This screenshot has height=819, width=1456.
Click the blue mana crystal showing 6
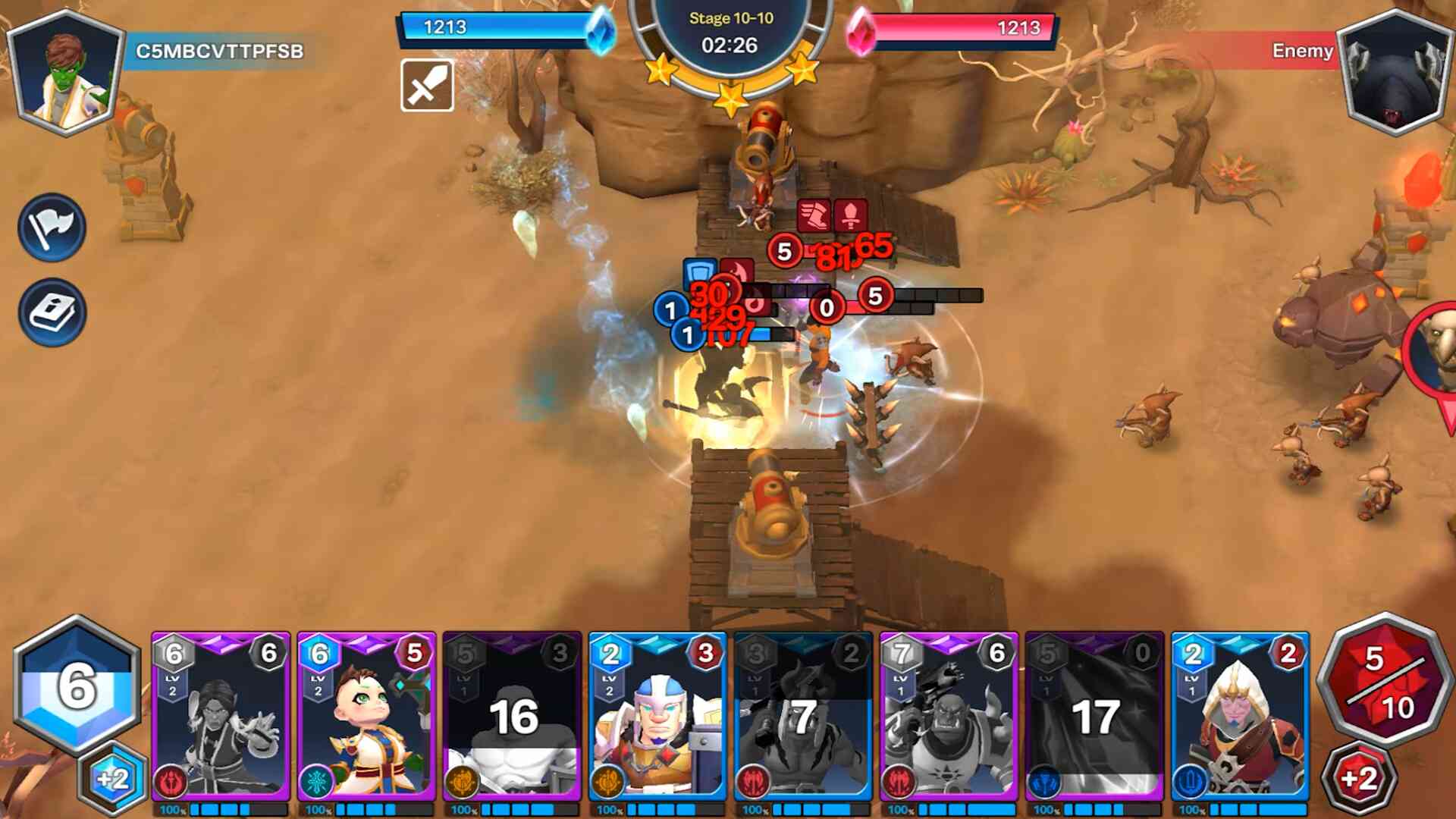[77, 685]
